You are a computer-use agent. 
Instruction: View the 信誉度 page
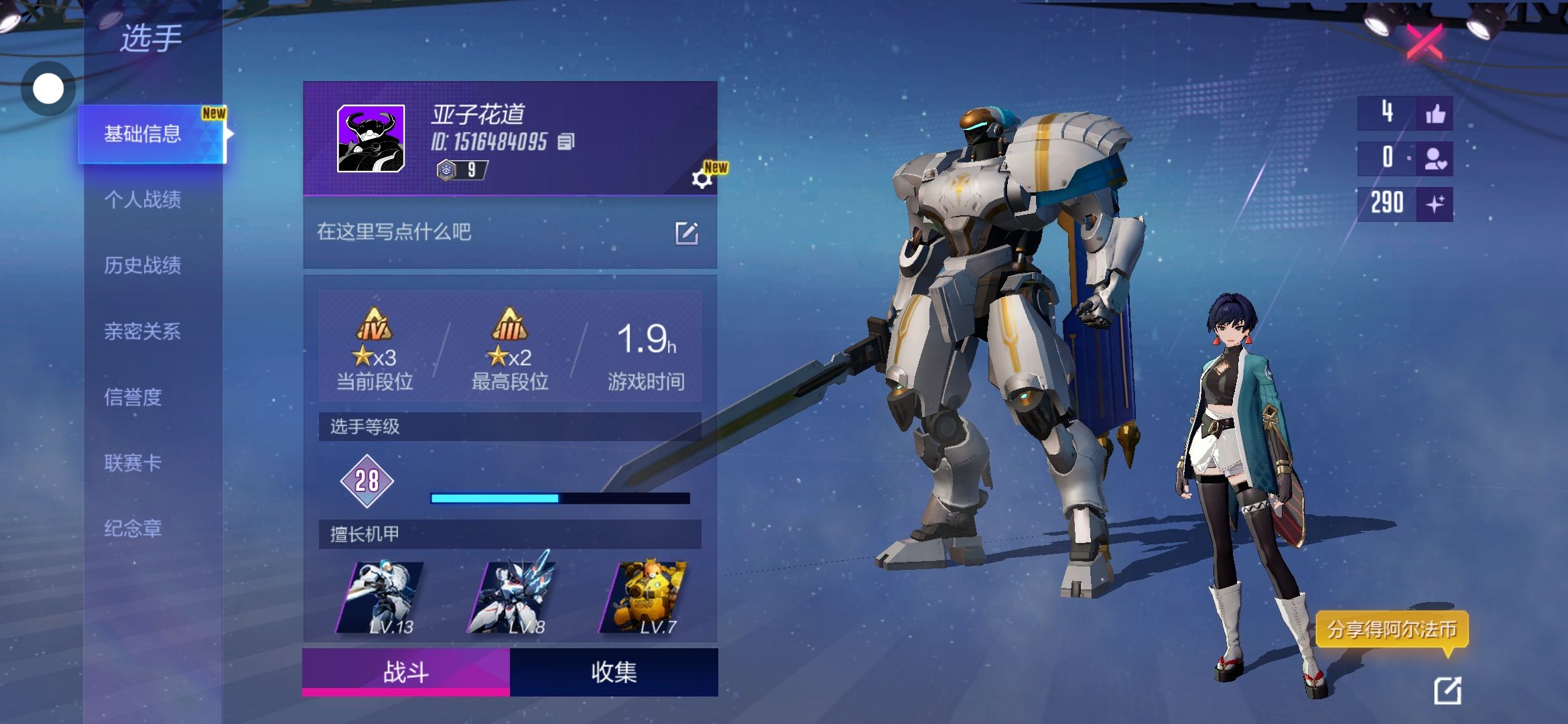pos(133,397)
